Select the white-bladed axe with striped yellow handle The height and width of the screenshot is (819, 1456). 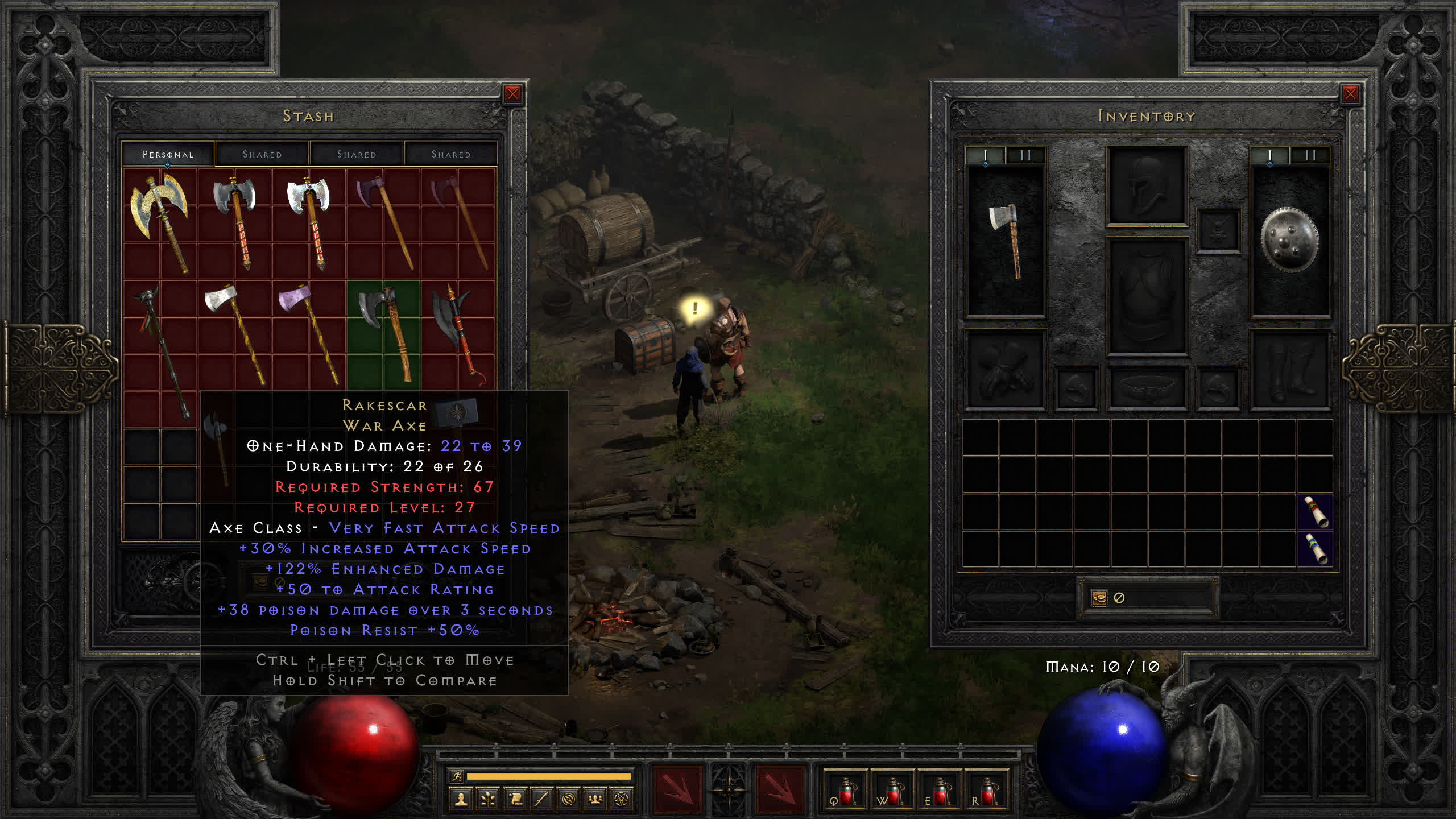click(234, 333)
